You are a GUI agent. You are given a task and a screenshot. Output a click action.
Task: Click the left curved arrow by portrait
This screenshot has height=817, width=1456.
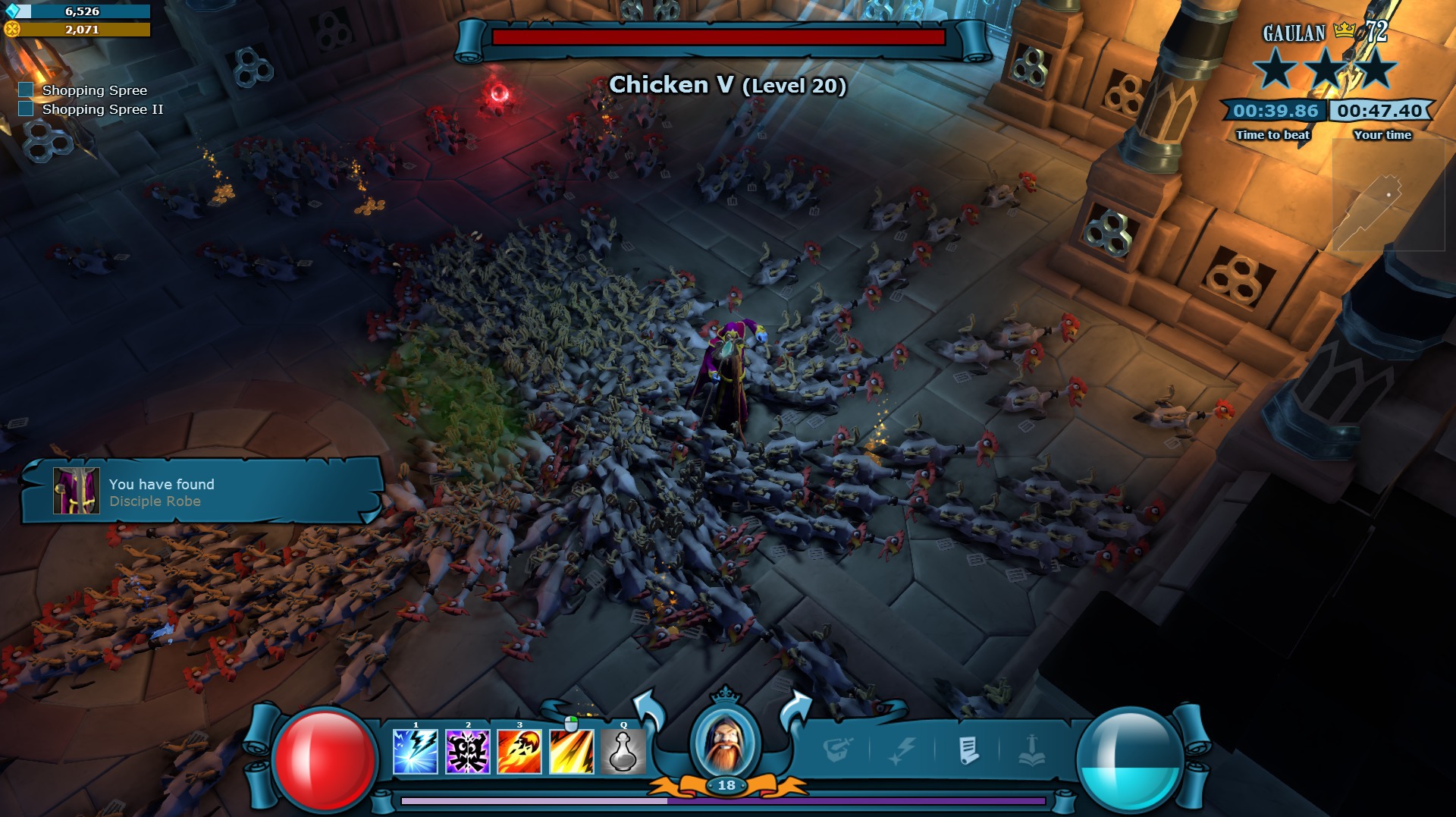649,709
